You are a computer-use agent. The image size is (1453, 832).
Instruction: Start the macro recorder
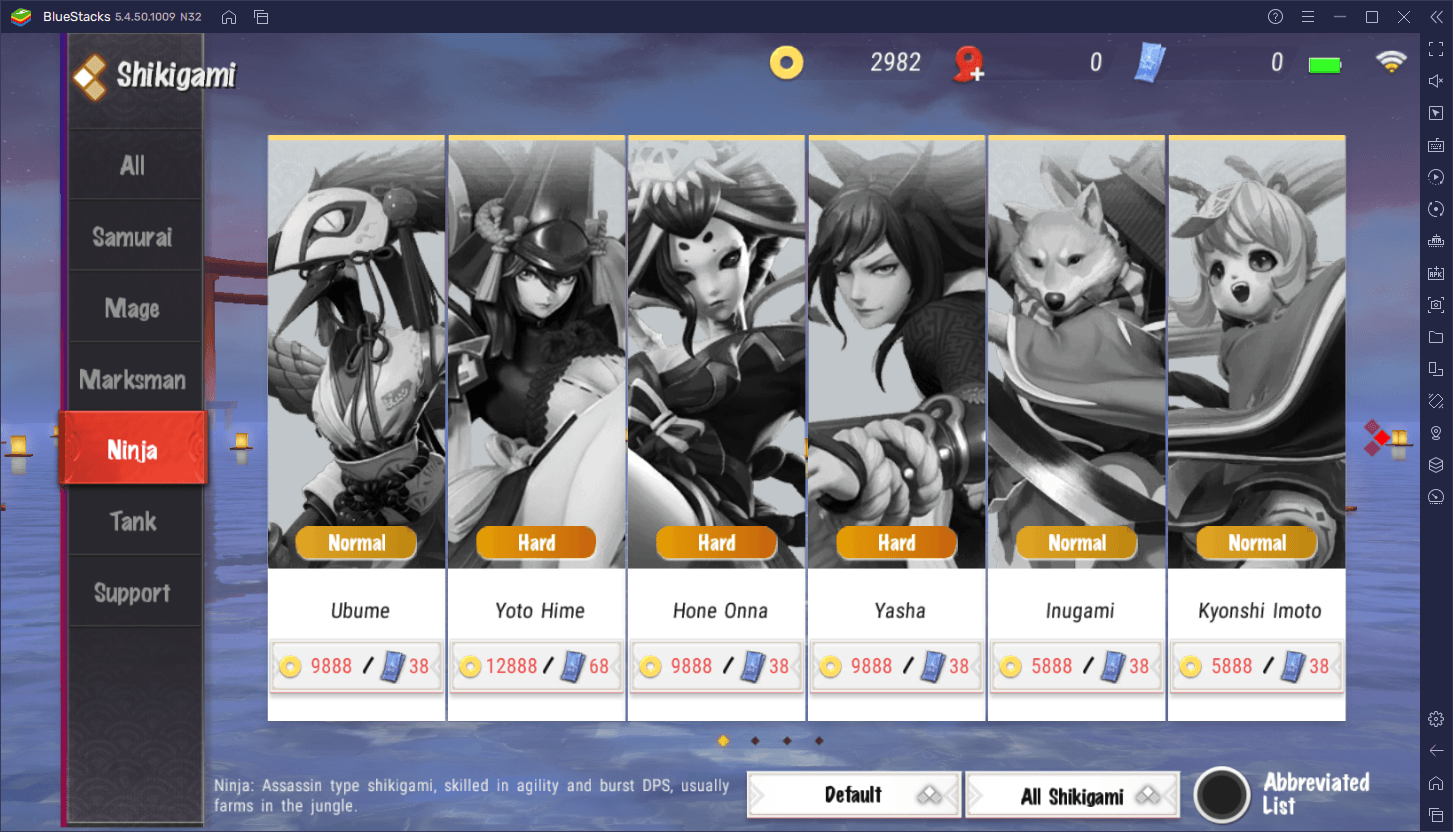(1436, 176)
